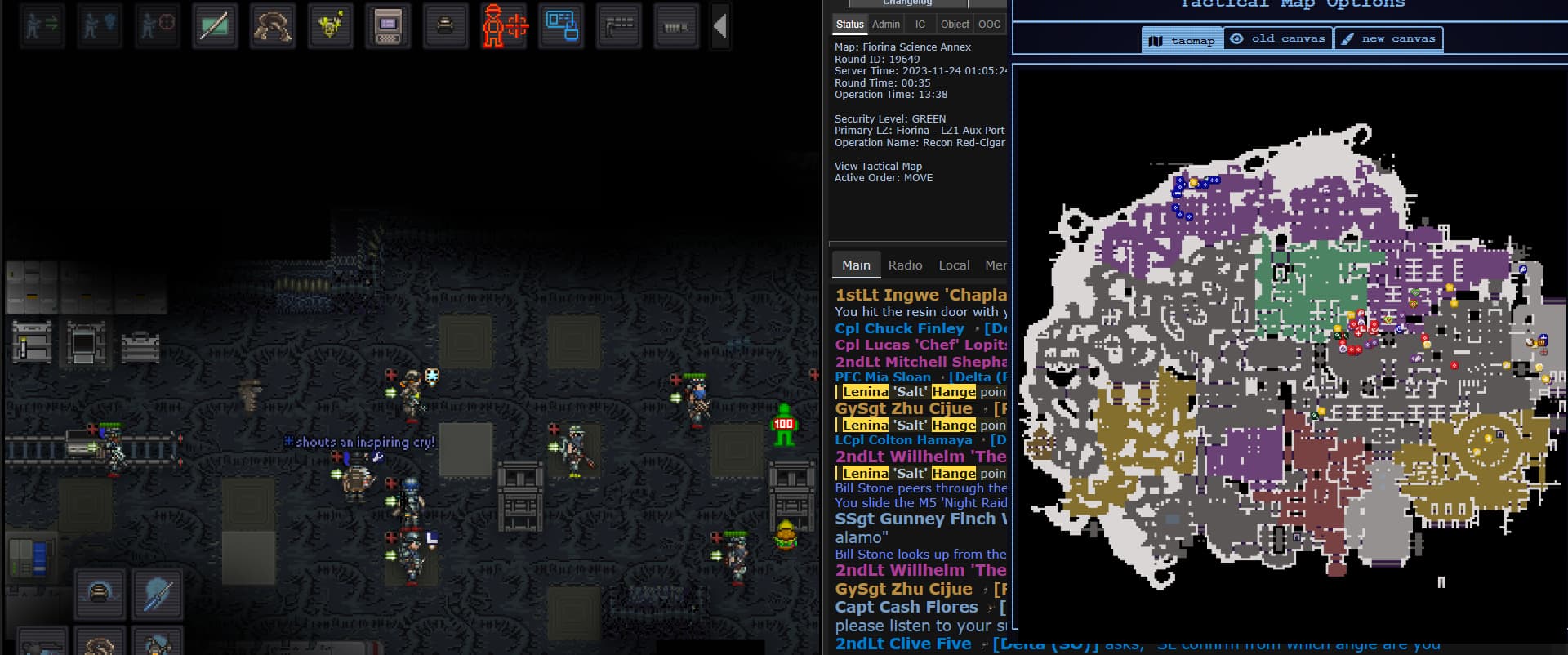Click the blue ID card lock icon
Image resolution: width=1568 pixels, height=655 pixels.
click(x=562, y=26)
